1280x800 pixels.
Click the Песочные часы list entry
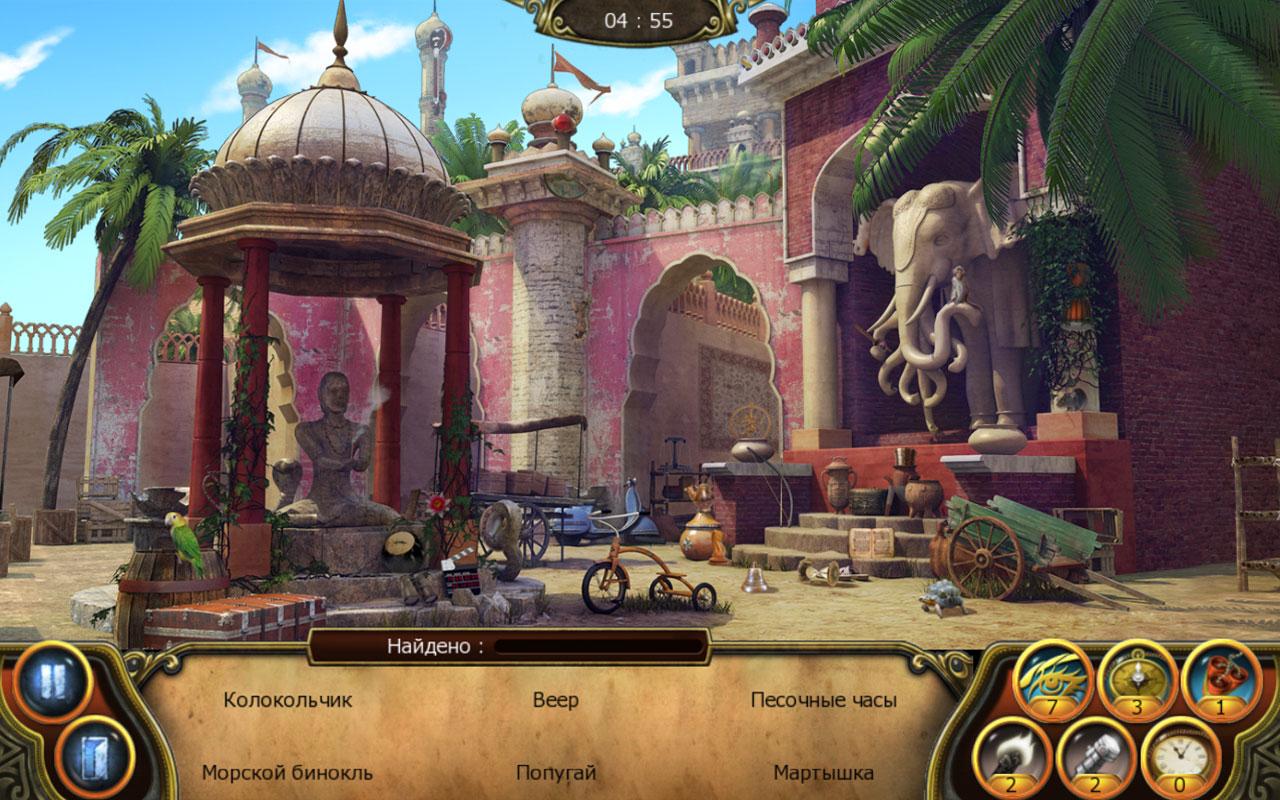[823, 700]
